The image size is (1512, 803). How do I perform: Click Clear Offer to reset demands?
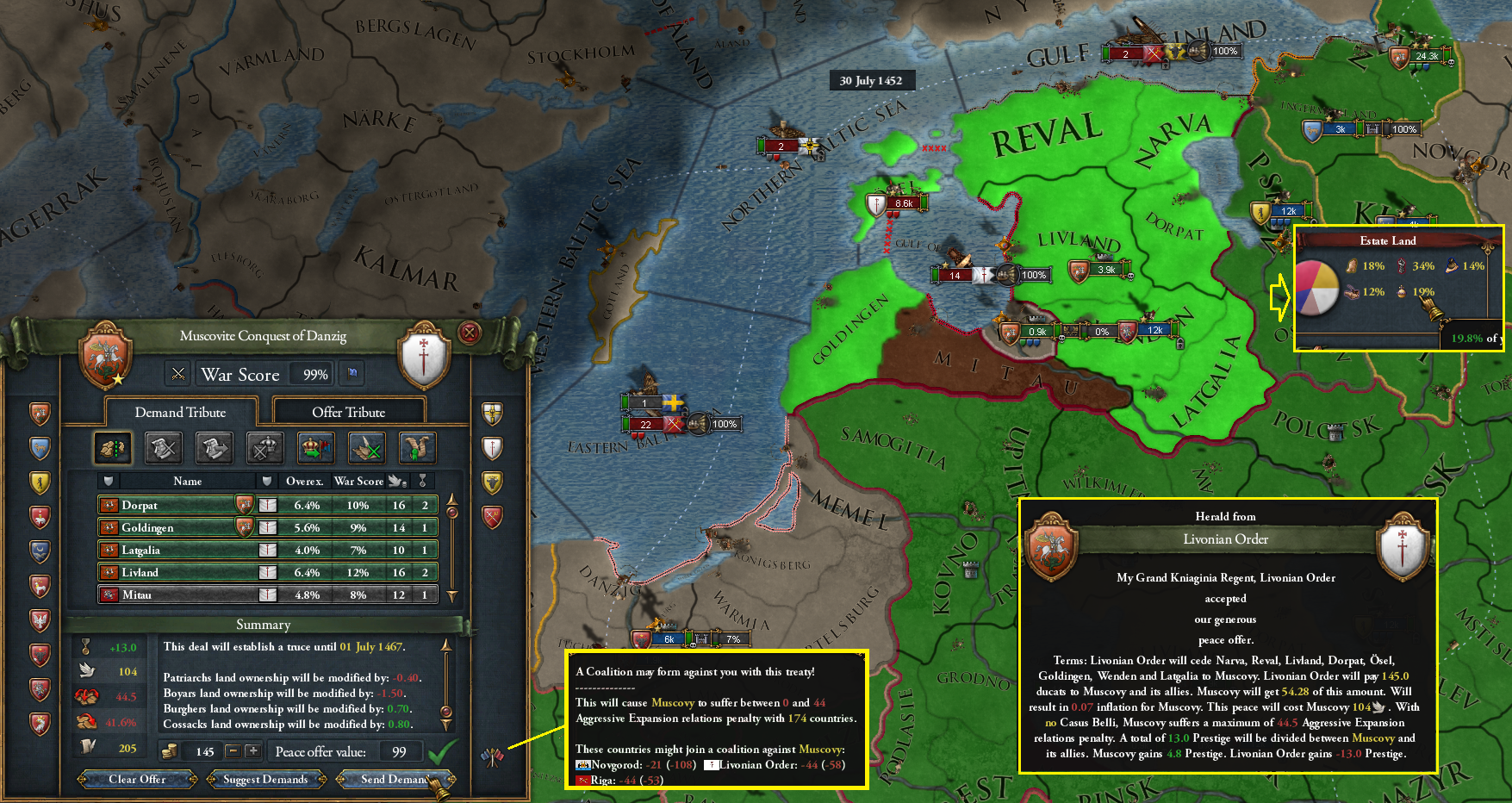136,779
